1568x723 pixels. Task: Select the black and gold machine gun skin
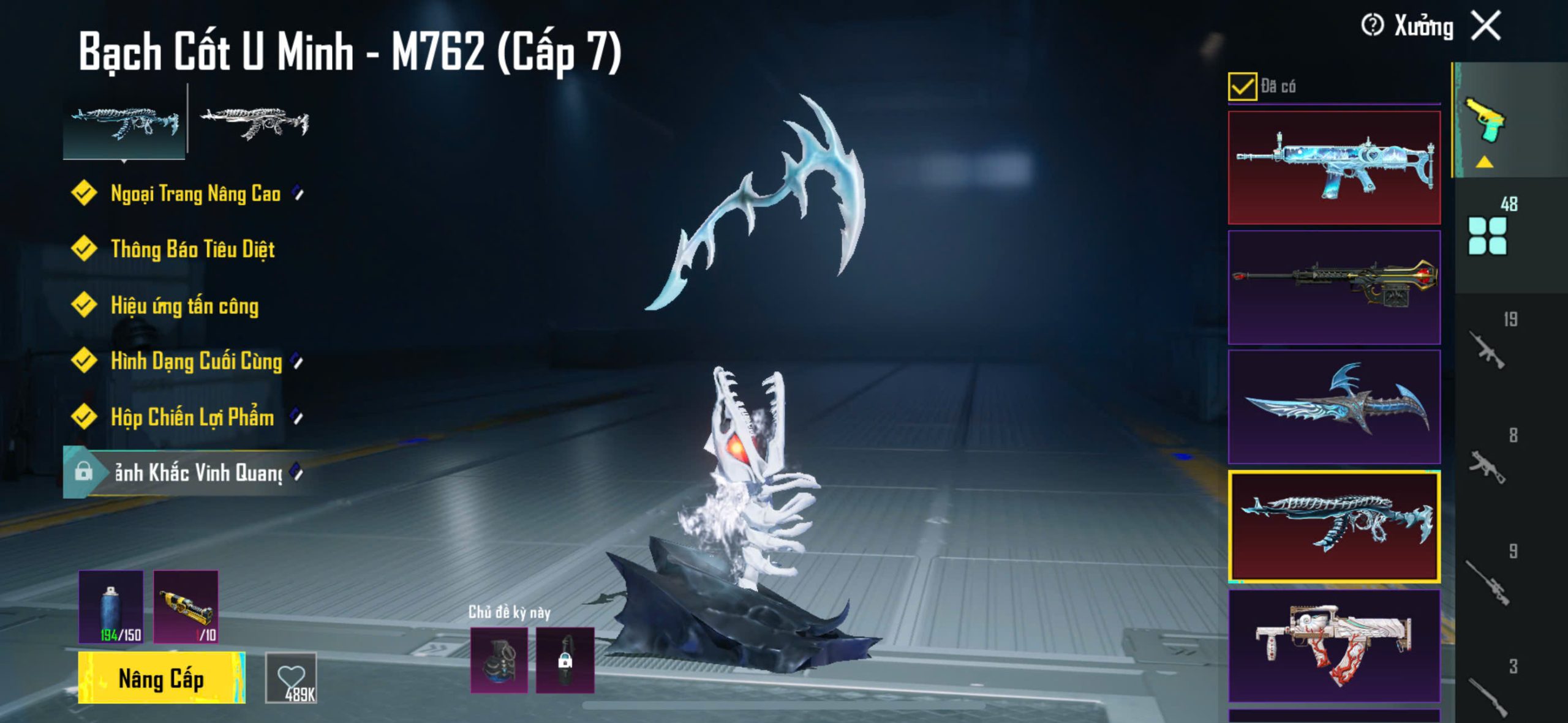tap(1334, 287)
